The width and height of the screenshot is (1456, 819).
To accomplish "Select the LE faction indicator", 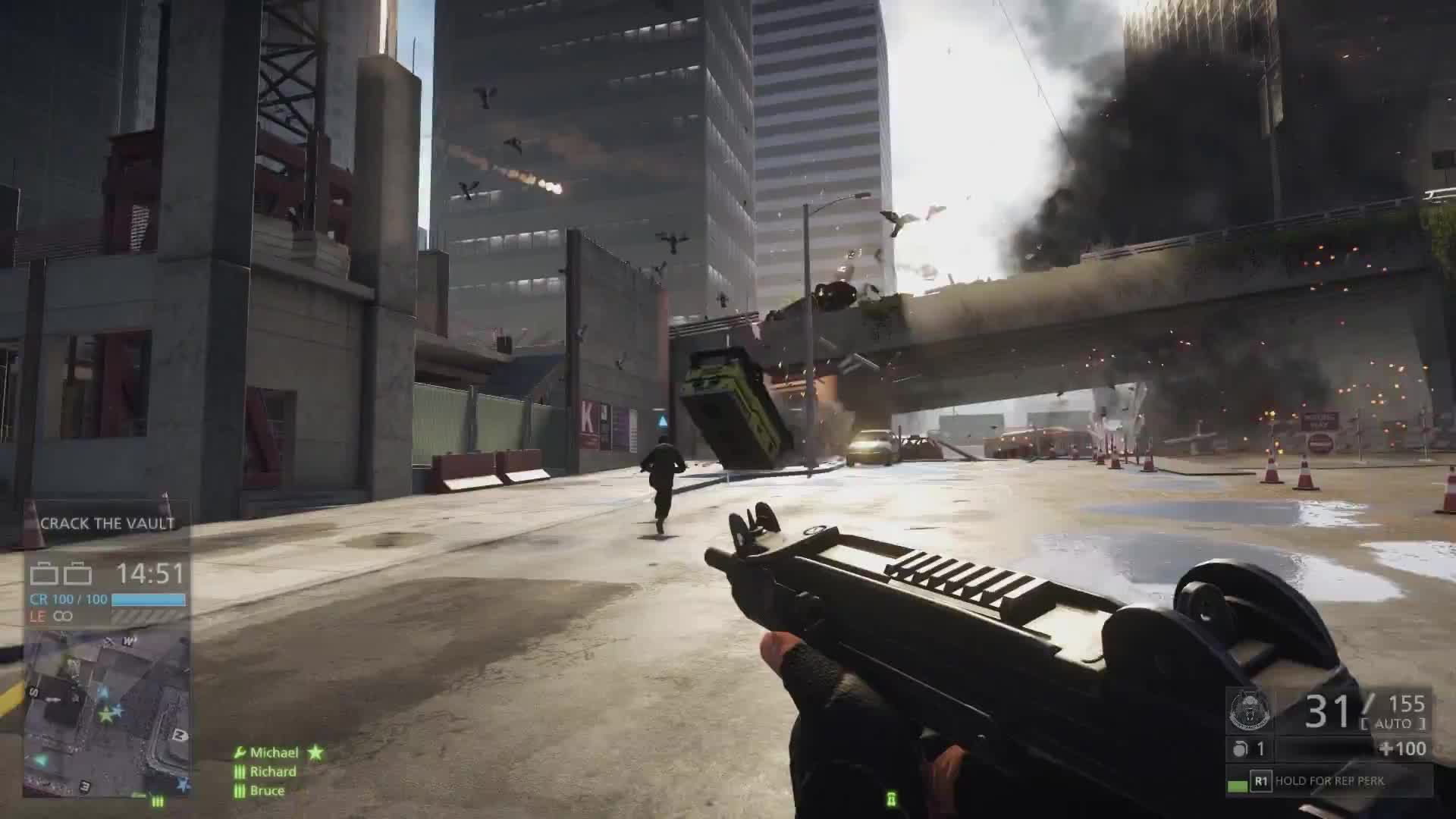I will click(37, 617).
